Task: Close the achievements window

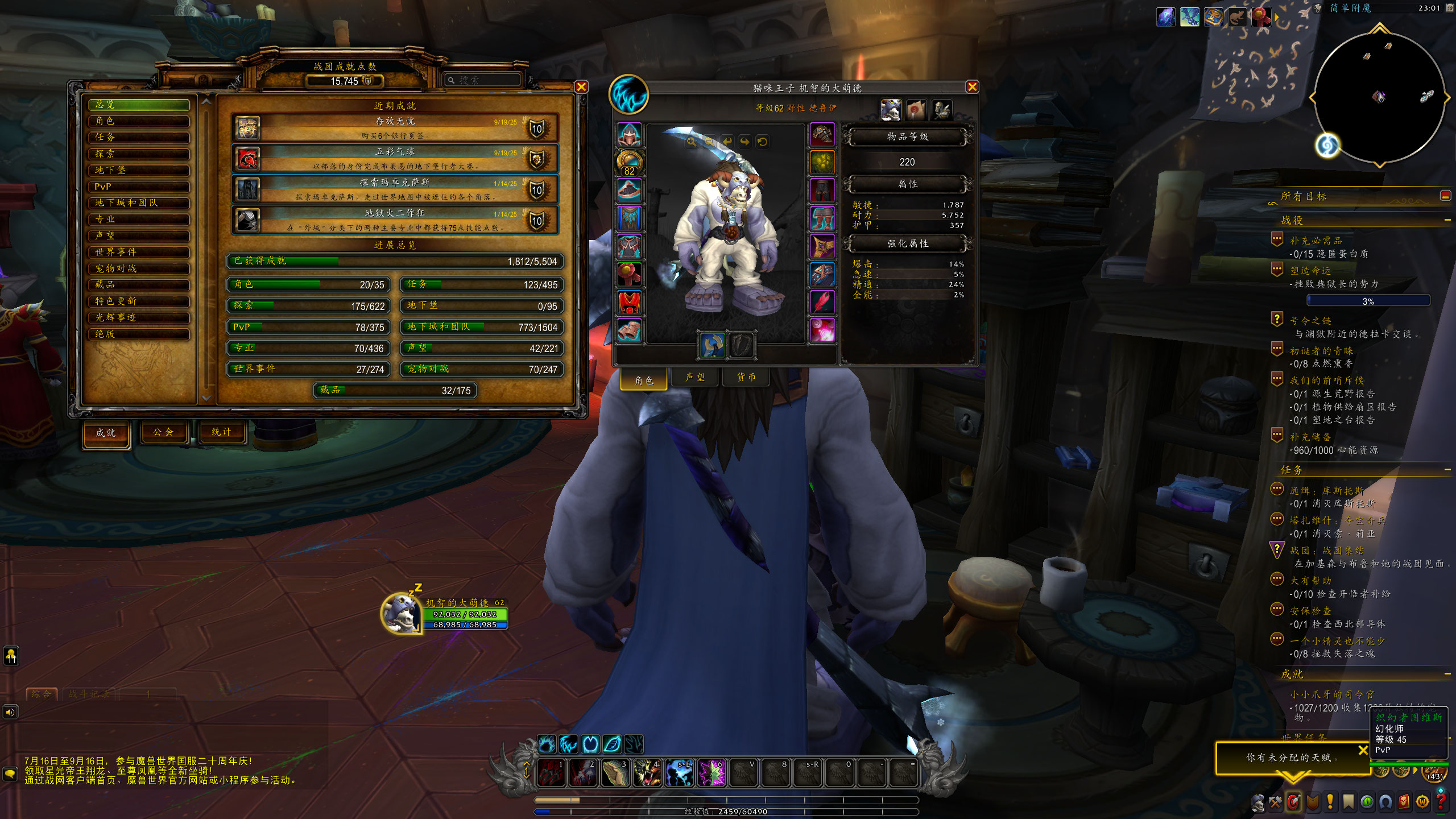Action: (x=581, y=87)
